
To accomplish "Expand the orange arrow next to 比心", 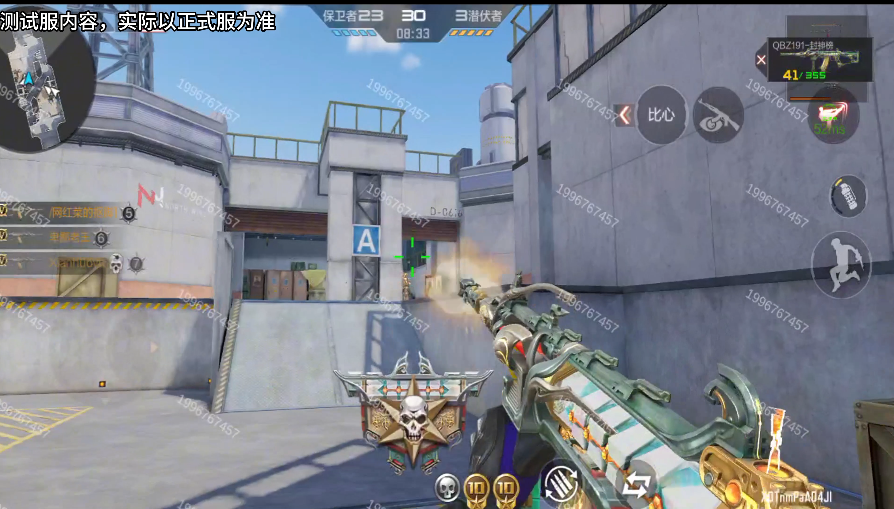I will 624,115.
